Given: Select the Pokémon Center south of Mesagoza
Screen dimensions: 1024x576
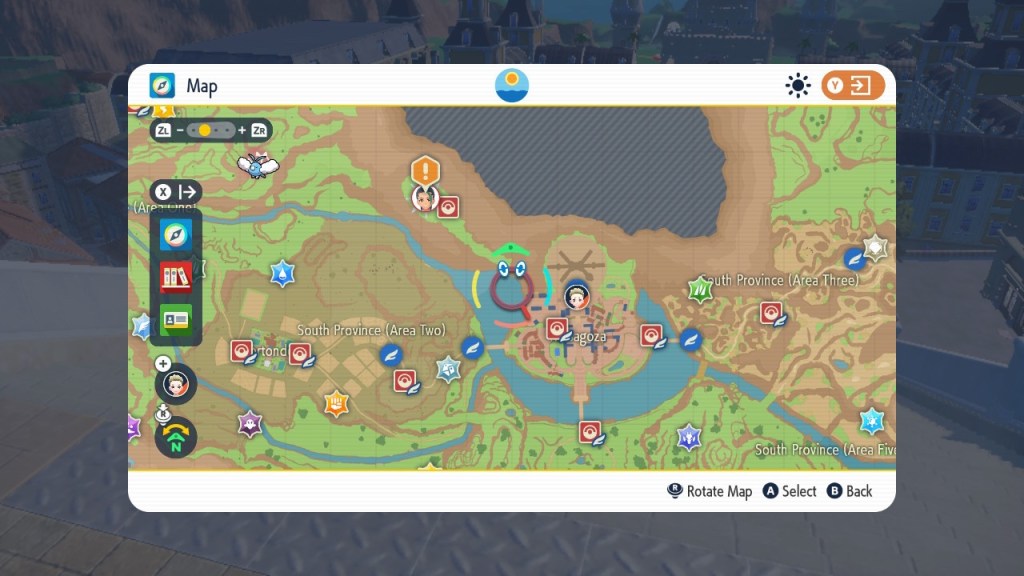Looking at the screenshot, I should pyautogui.click(x=591, y=432).
